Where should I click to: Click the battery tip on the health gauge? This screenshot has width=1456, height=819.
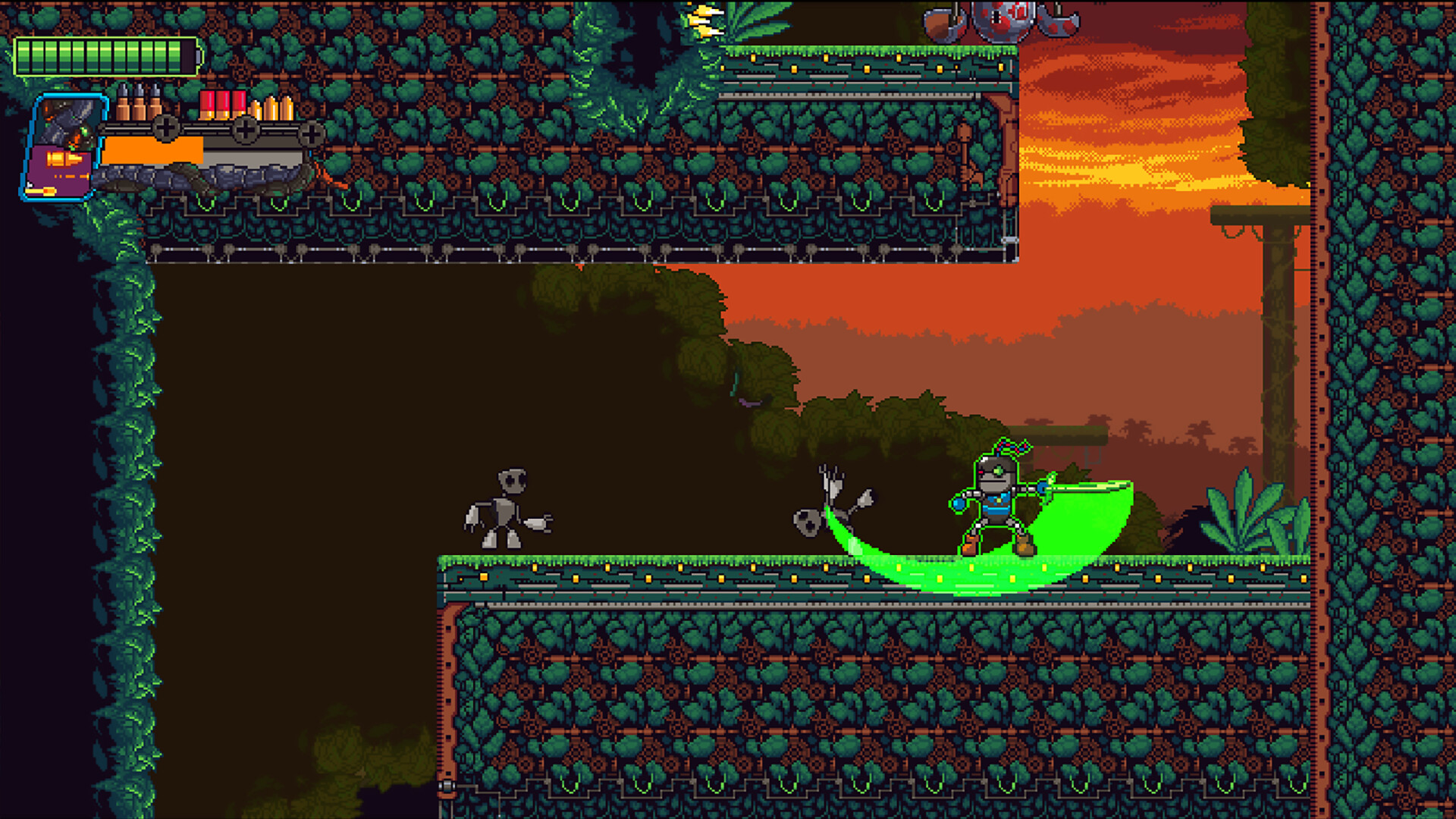coord(198,55)
